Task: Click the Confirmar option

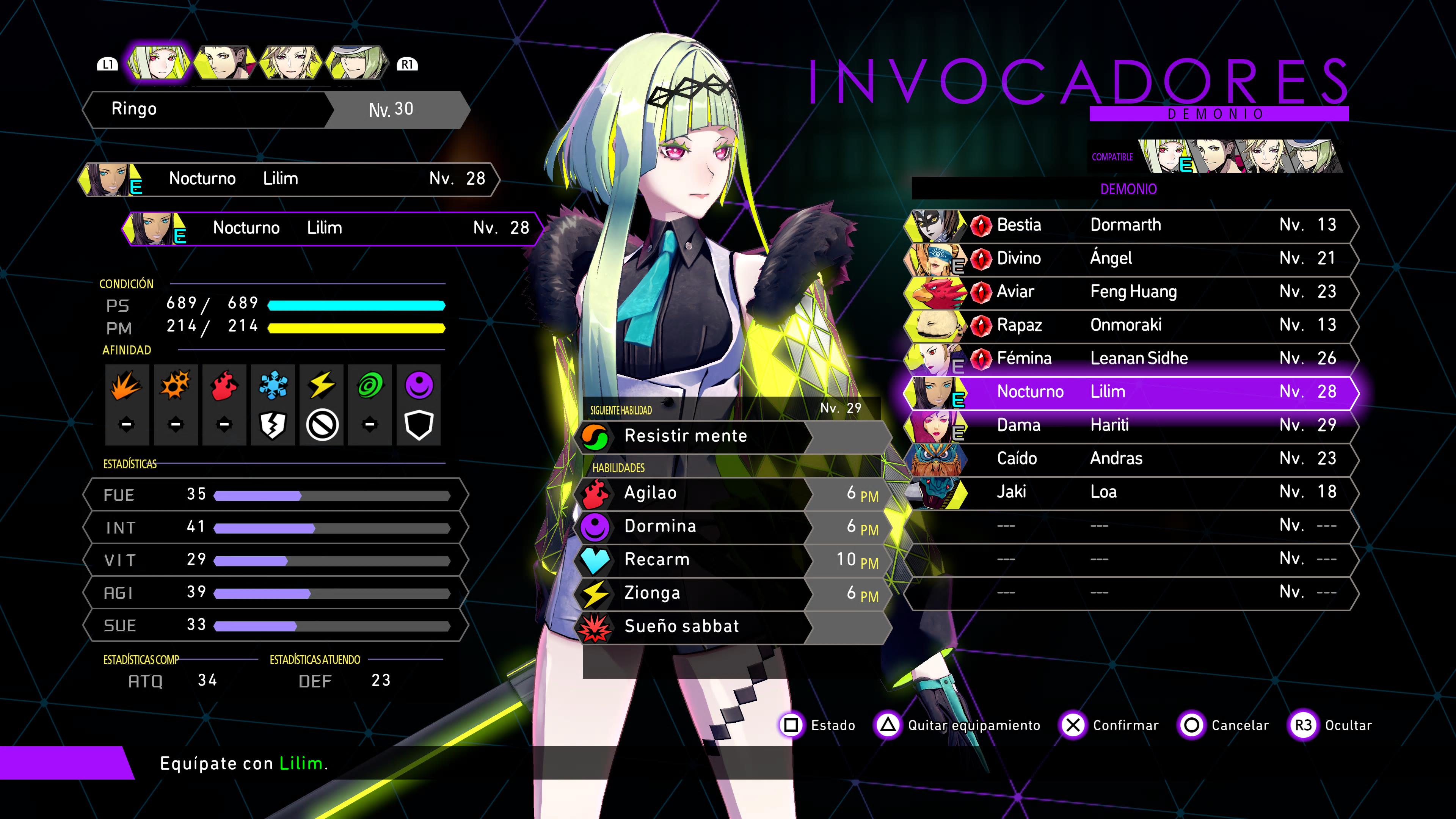Action: [x=1110, y=725]
